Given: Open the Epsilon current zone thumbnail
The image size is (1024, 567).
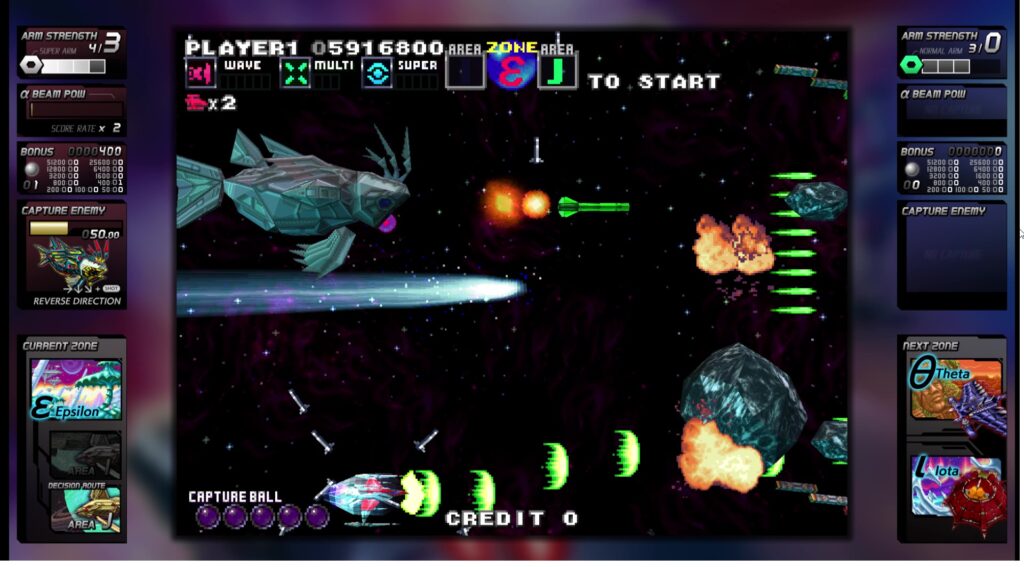Looking at the screenshot, I should (x=76, y=389).
